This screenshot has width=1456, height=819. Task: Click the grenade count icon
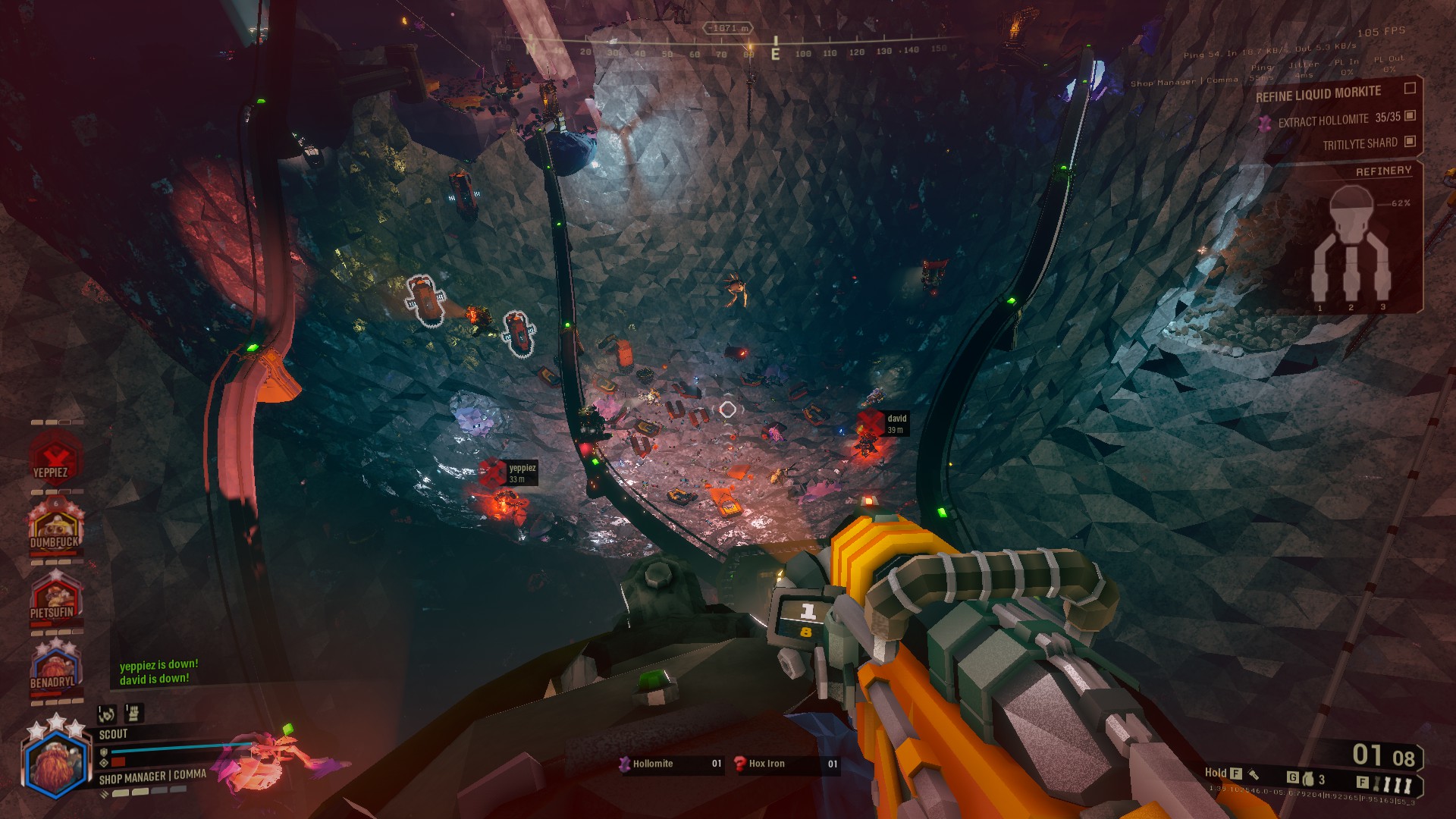point(1308,778)
